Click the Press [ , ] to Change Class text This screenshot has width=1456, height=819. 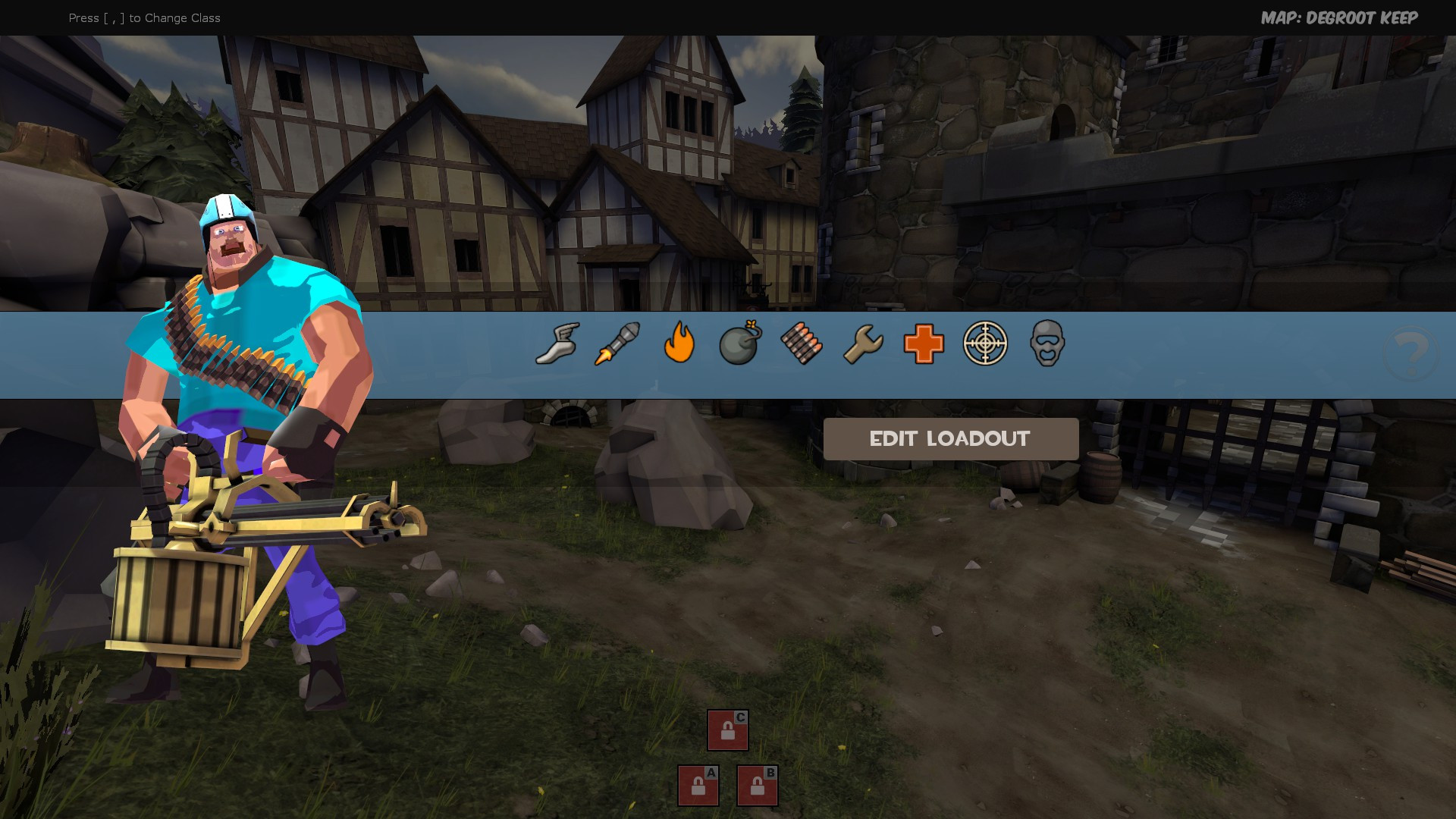tap(144, 17)
